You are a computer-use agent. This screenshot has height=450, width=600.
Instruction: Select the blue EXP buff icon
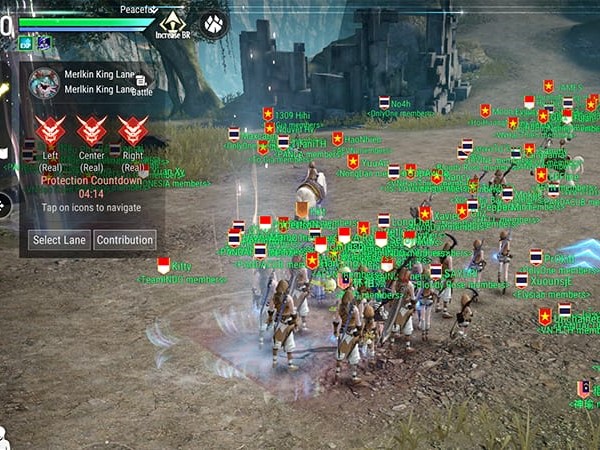[26, 43]
